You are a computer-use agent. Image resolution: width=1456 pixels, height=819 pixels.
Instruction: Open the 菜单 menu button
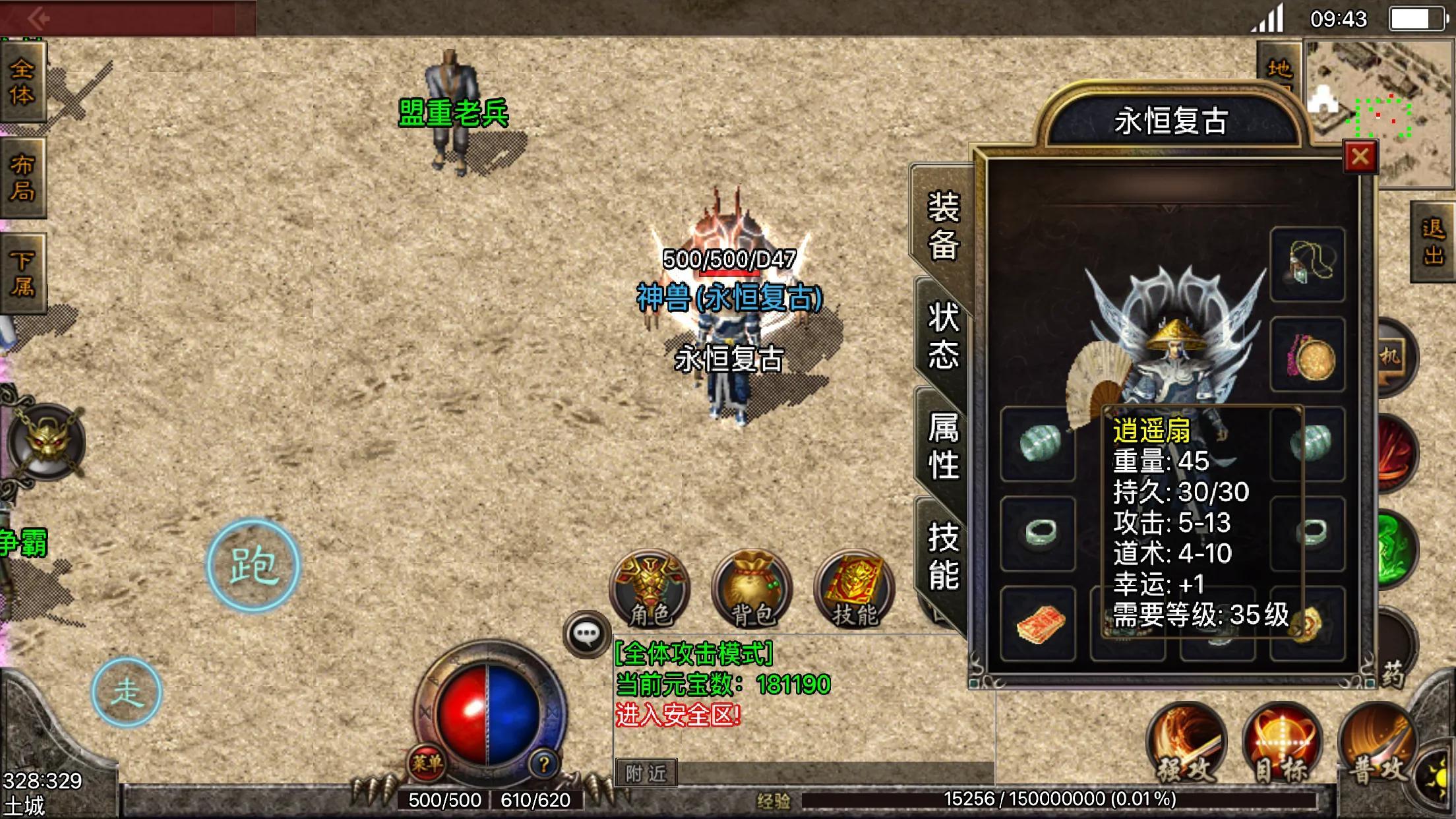427,764
